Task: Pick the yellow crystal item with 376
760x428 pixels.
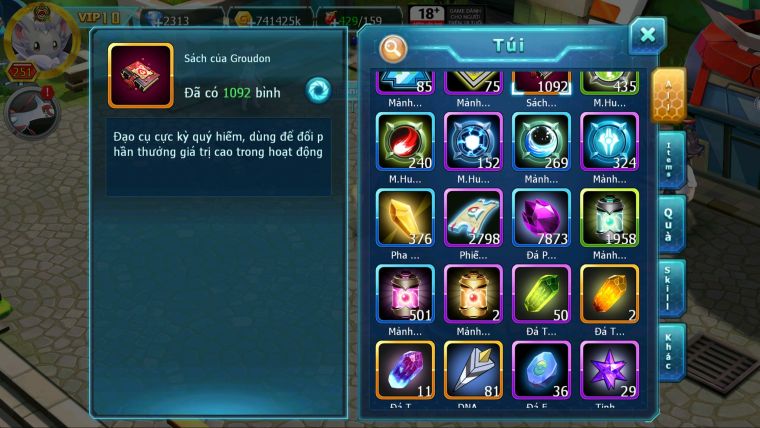Action: point(405,217)
